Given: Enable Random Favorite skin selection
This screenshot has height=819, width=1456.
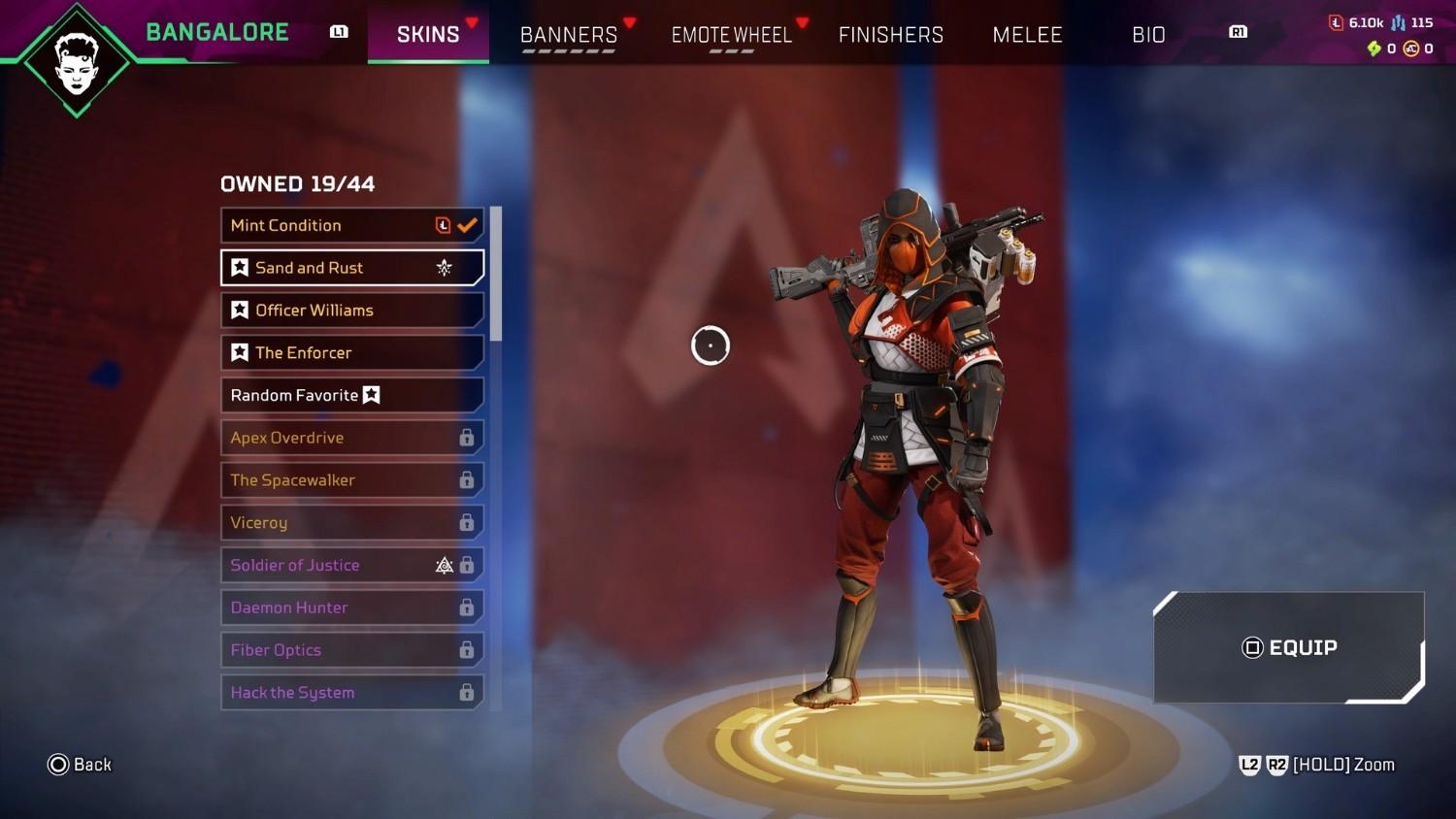Looking at the screenshot, I should [x=352, y=395].
